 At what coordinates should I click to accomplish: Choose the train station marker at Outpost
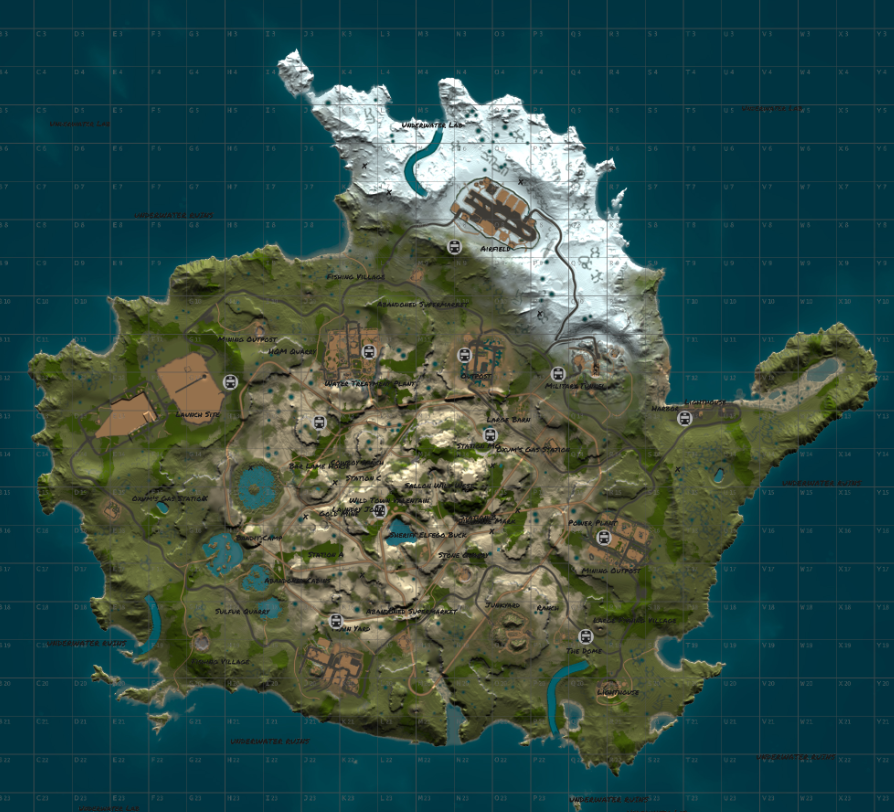pyautogui.click(x=465, y=354)
